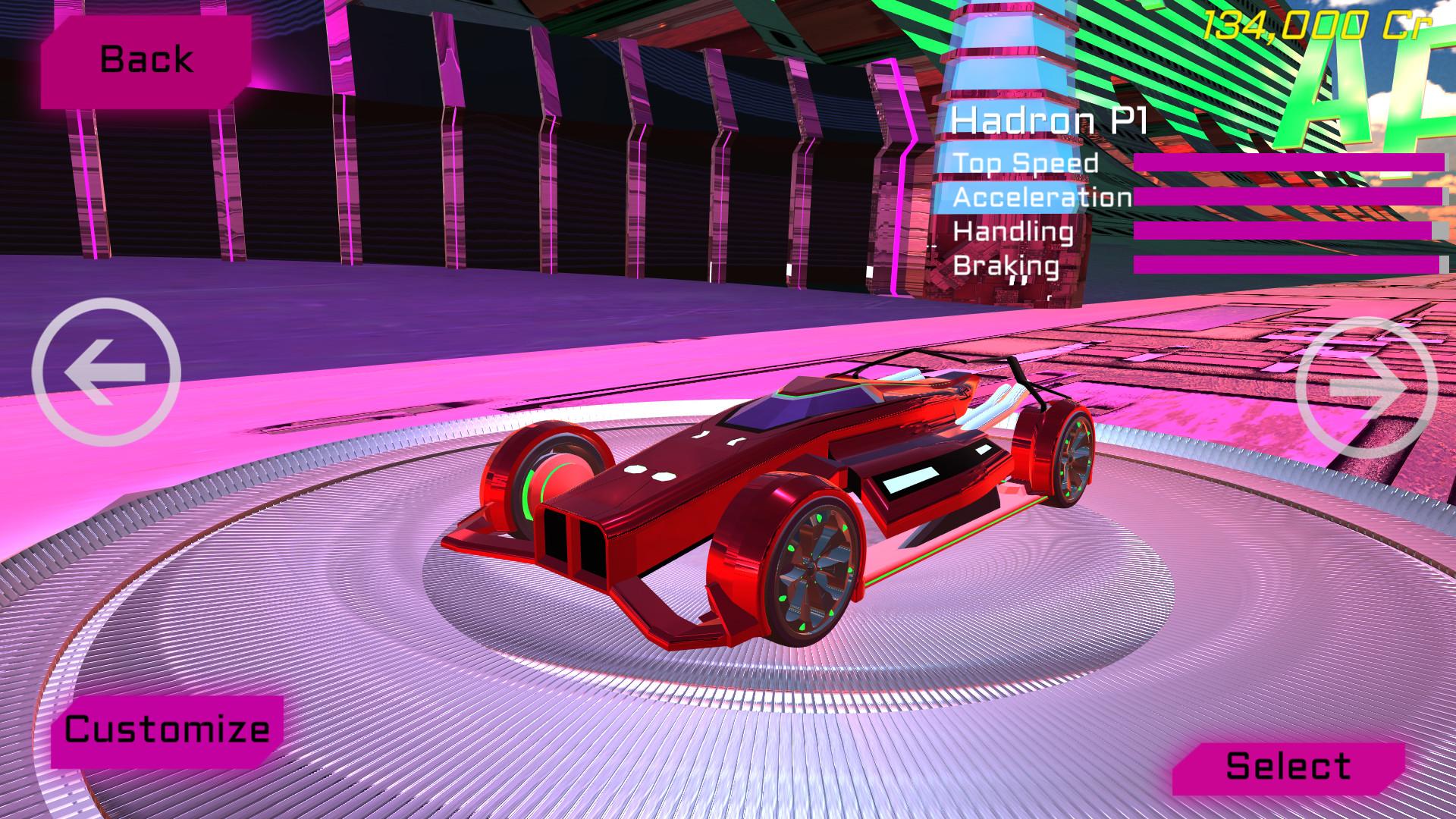This screenshot has width=1456, height=819.
Task: Open the Customize menu
Action: 167,730
